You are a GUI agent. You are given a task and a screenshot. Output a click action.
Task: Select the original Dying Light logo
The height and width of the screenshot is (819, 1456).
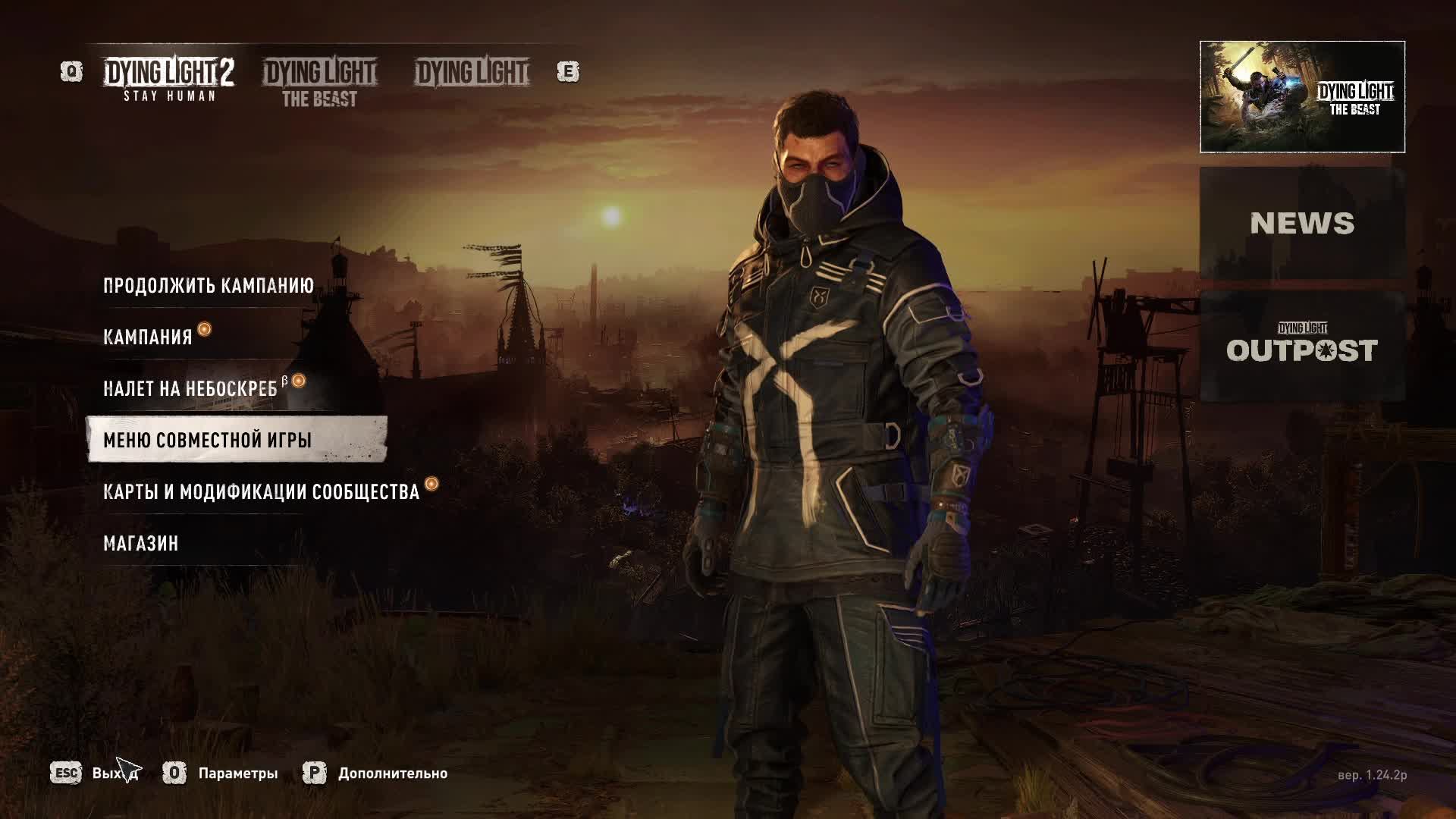coord(470,73)
